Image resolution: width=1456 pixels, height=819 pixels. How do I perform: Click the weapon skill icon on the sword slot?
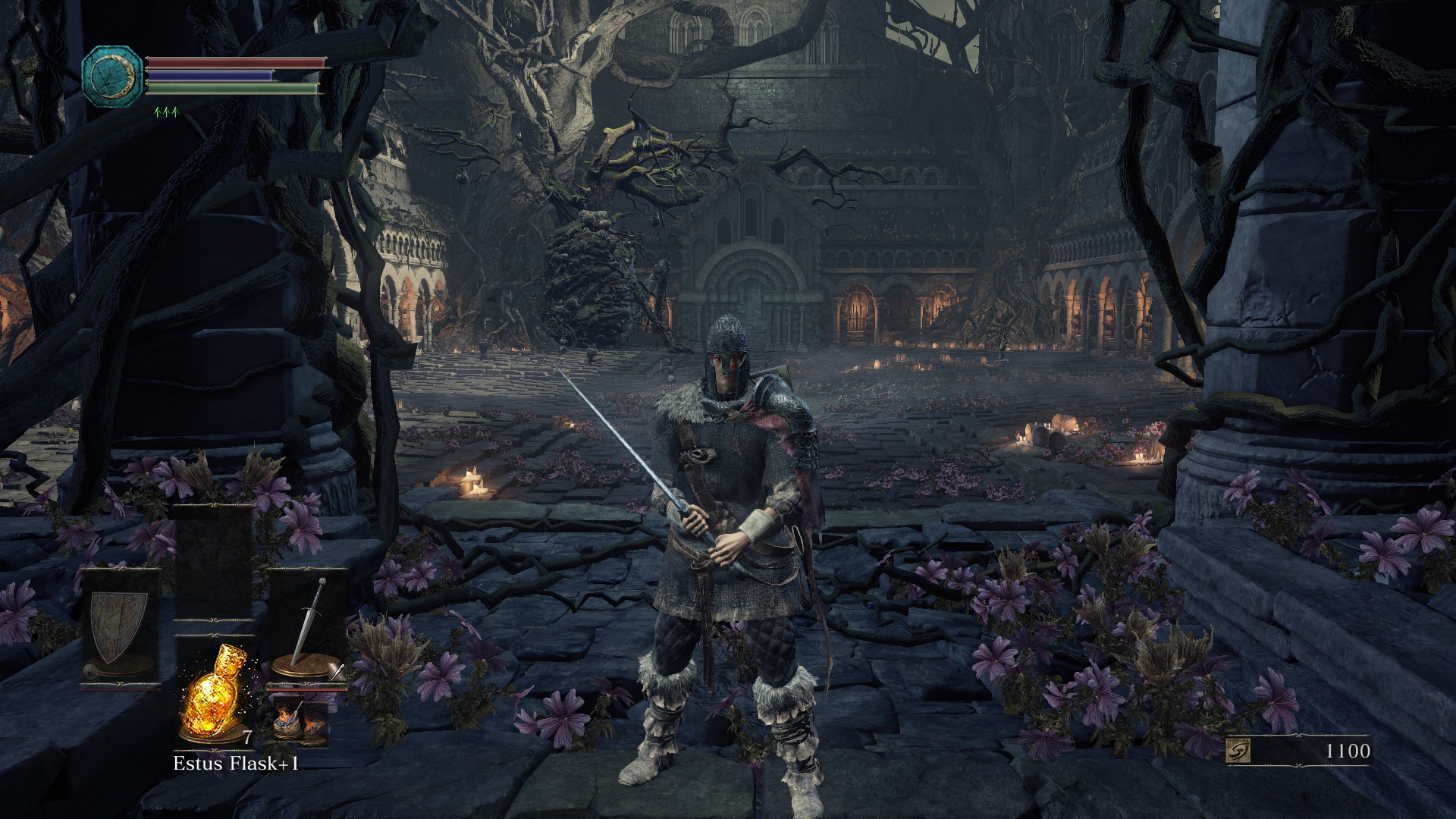point(339,672)
